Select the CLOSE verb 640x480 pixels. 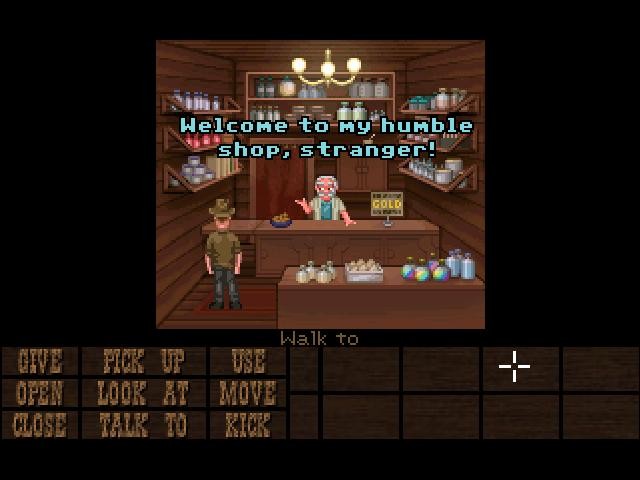click(x=40, y=425)
